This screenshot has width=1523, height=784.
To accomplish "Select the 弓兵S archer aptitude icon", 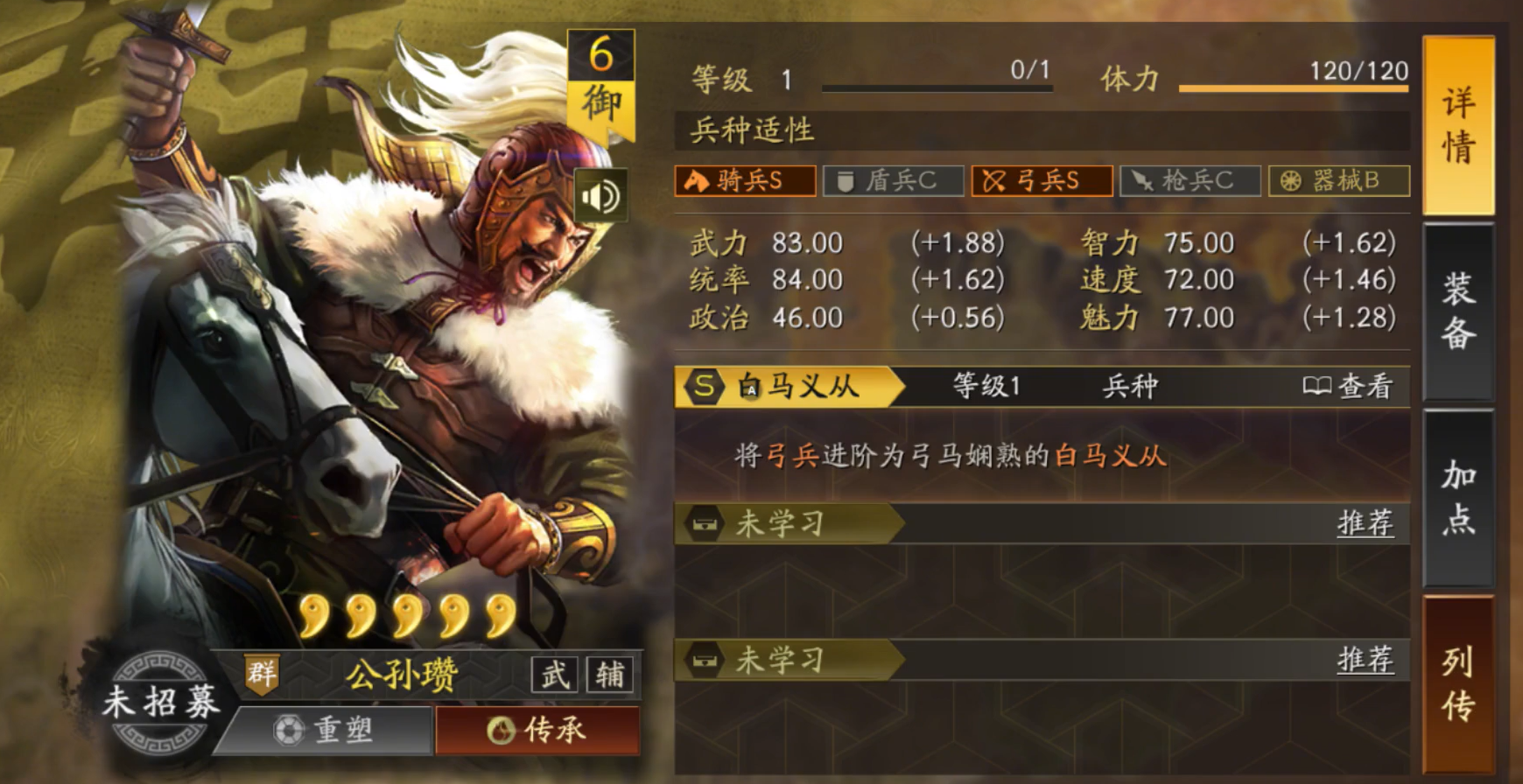I will tap(1042, 181).
